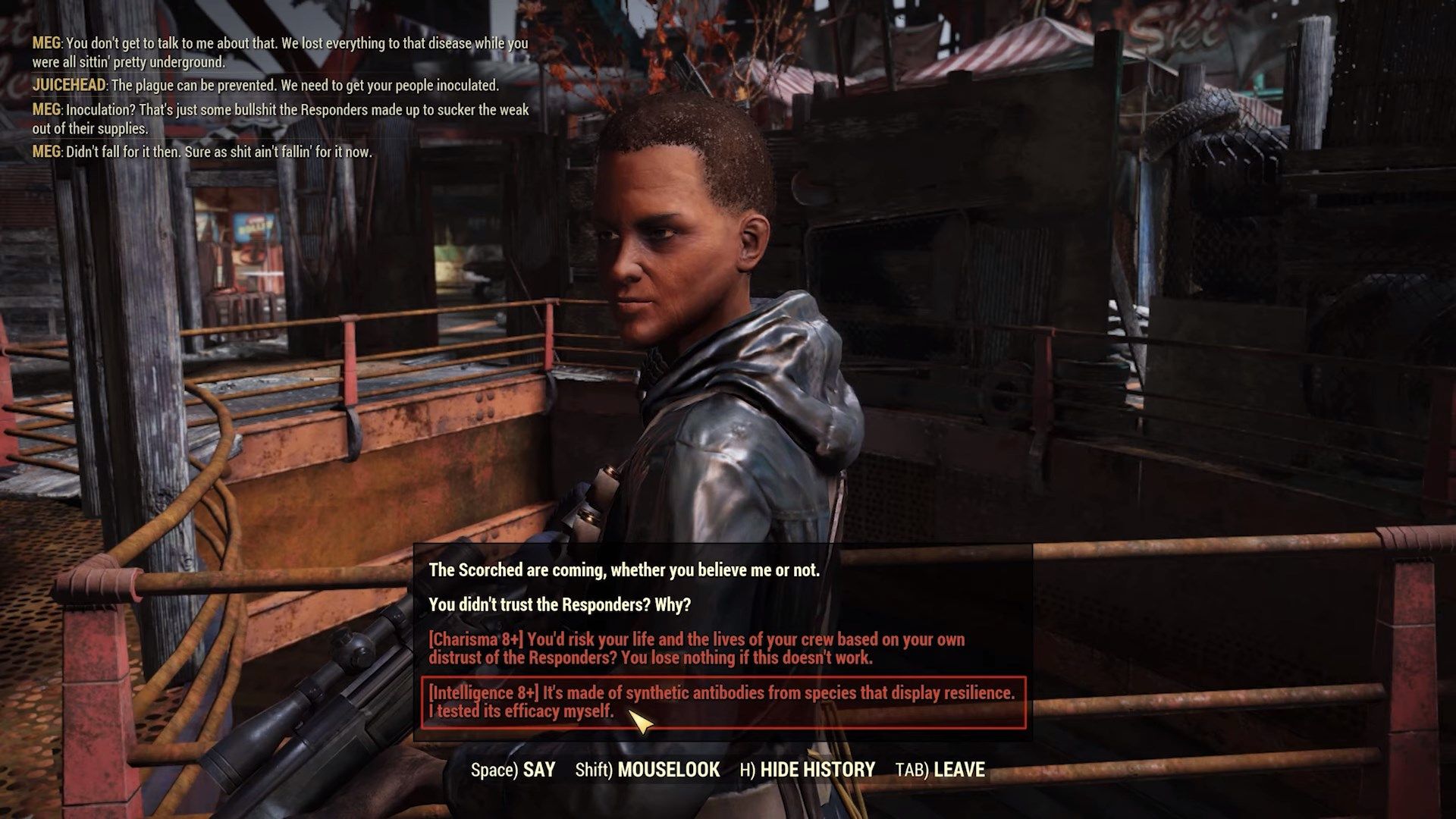1456x819 pixels.
Task: Choose the Charisma 8+ response
Action: click(698, 648)
